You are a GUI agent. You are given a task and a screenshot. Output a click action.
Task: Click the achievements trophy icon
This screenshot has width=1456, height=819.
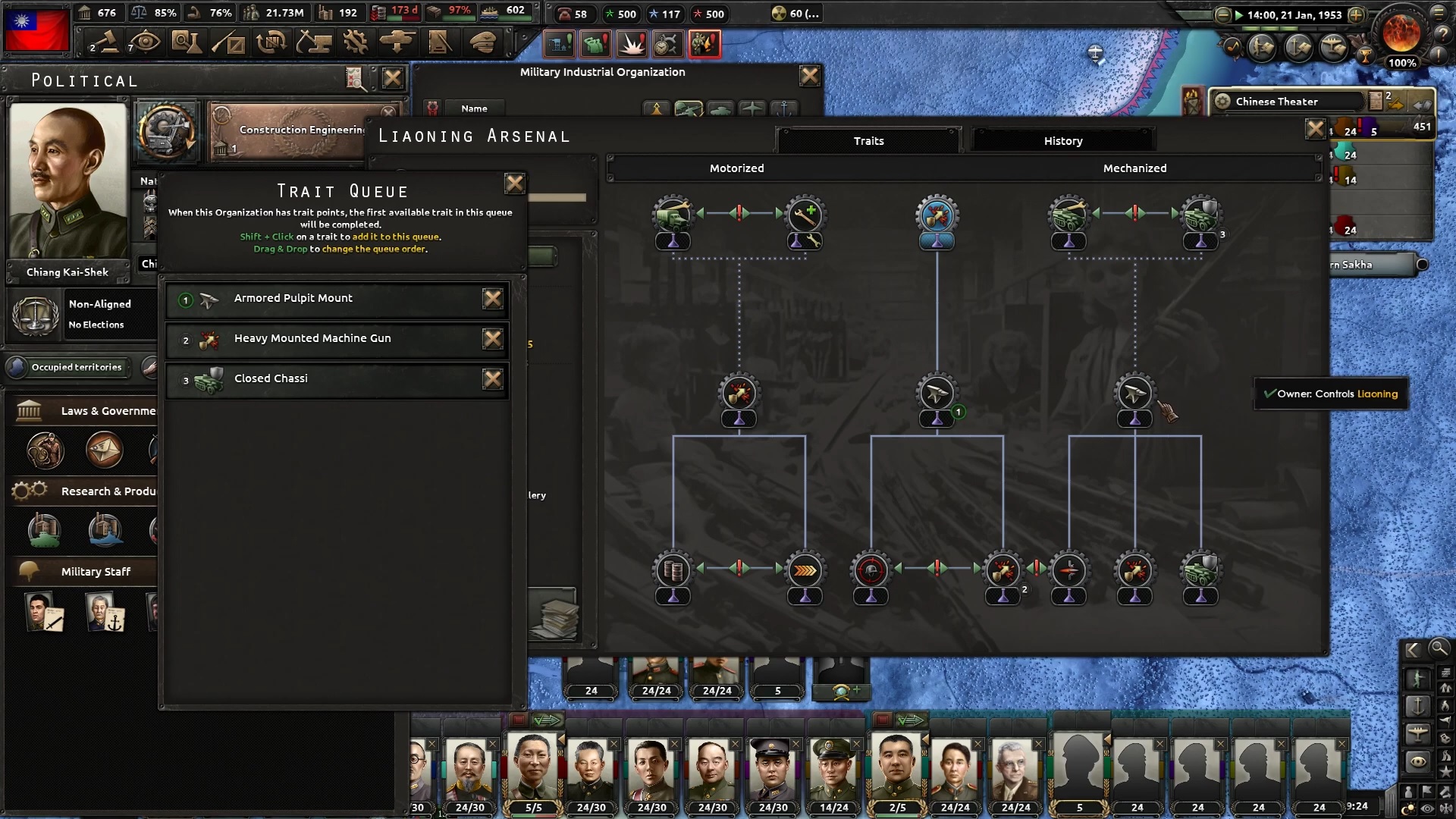click(x=1365, y=57)
